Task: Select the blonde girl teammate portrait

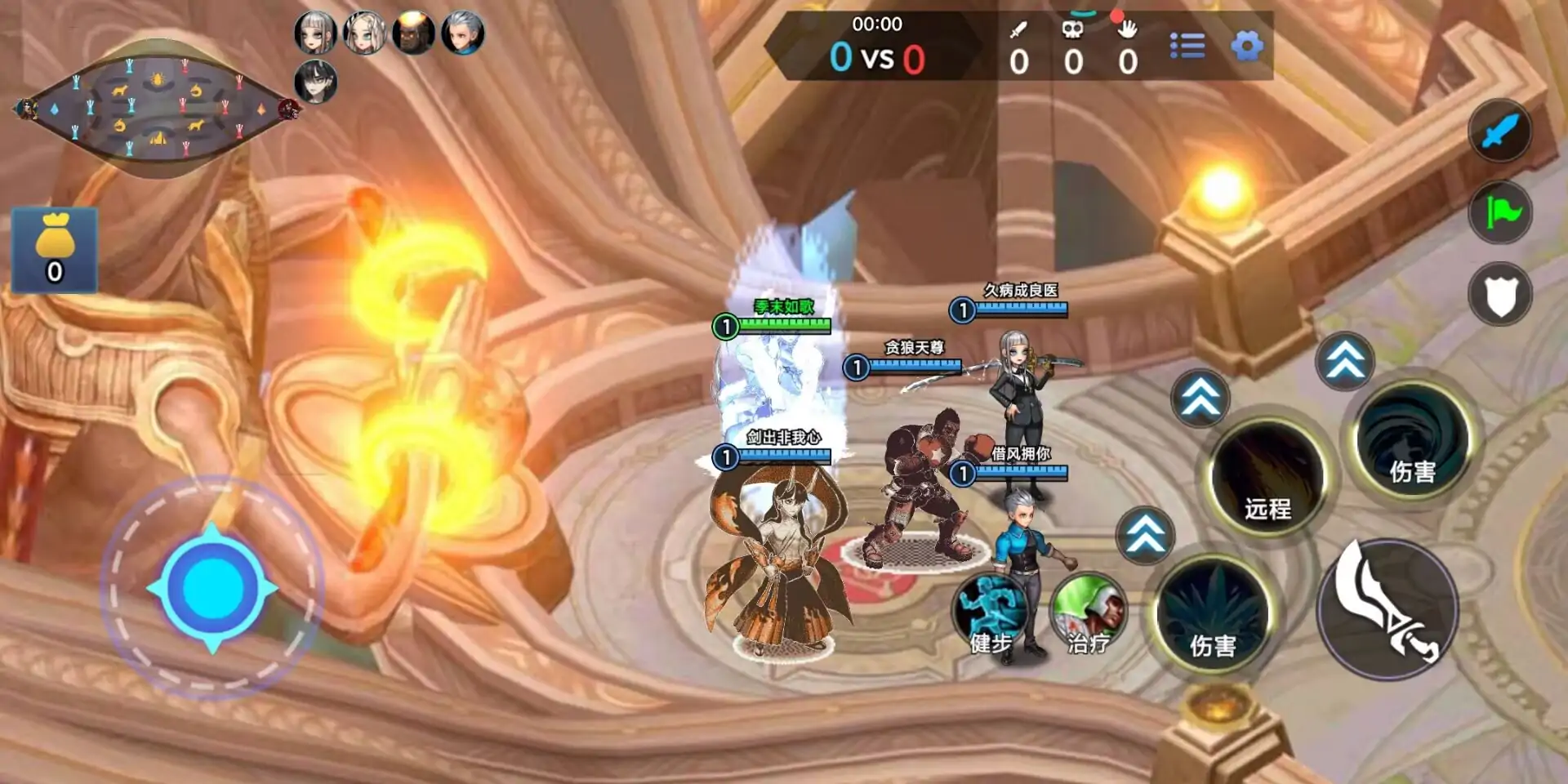Action: click(x=364, y=34)
